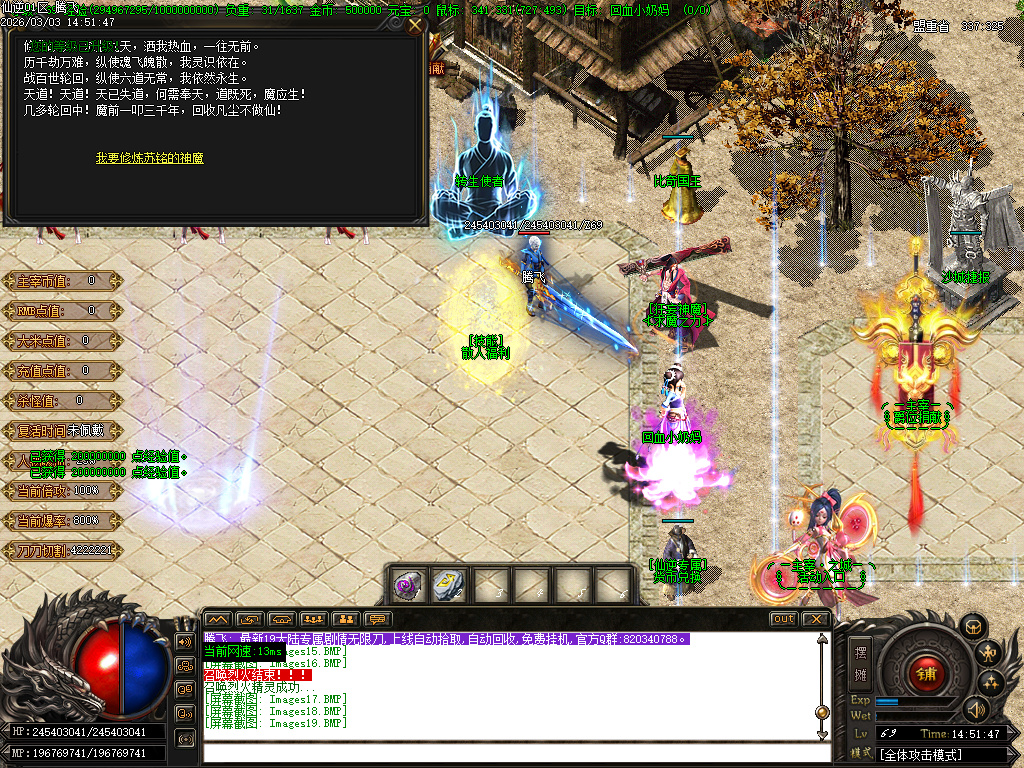Toggle sound with the speaker icon by the orb
Screen dimensions: 1024x768
click(x=975, y=709)
